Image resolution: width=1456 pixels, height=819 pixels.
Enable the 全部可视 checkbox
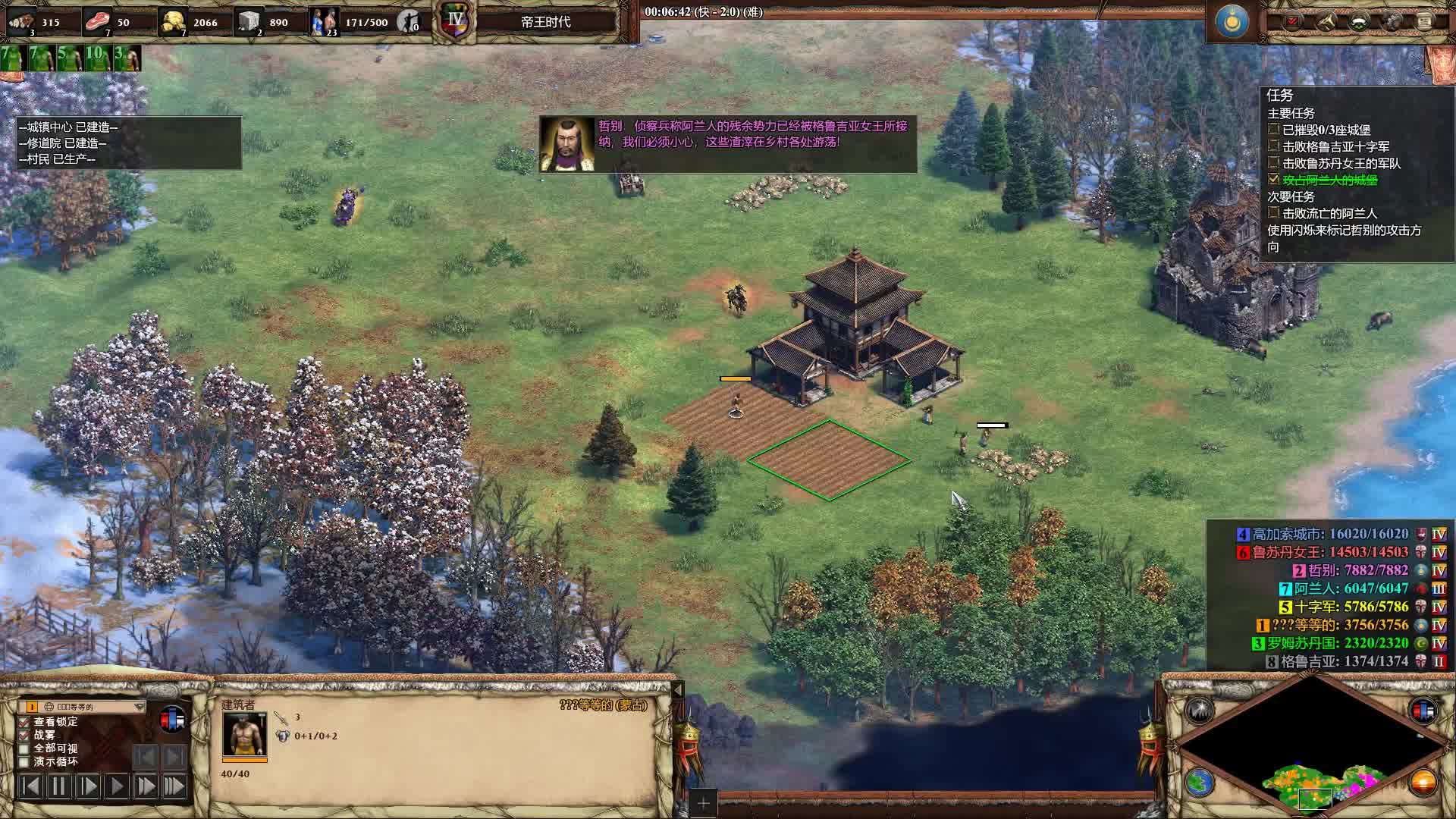coord(24,748)
